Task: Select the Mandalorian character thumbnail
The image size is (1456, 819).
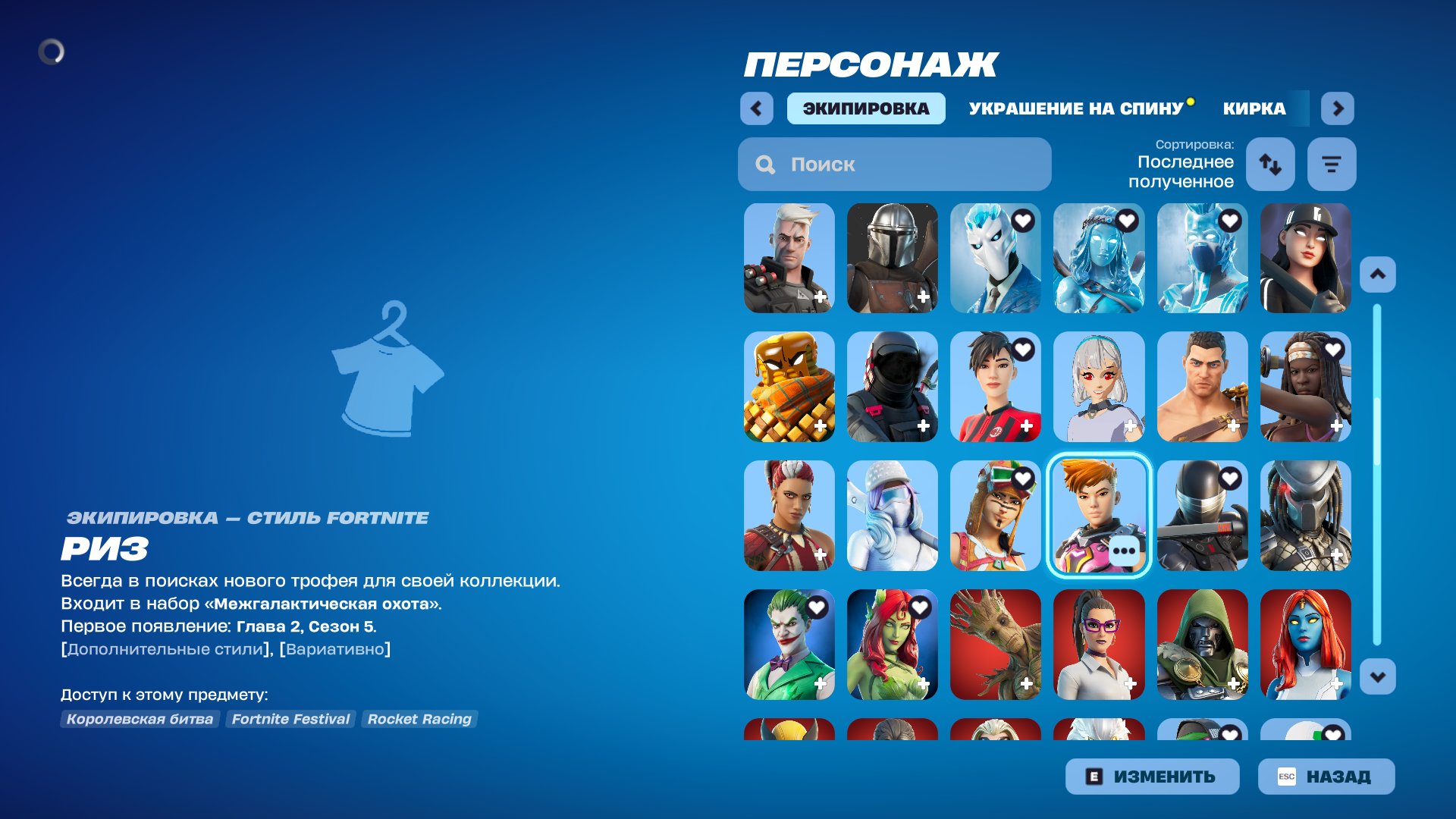Action: 891,258
